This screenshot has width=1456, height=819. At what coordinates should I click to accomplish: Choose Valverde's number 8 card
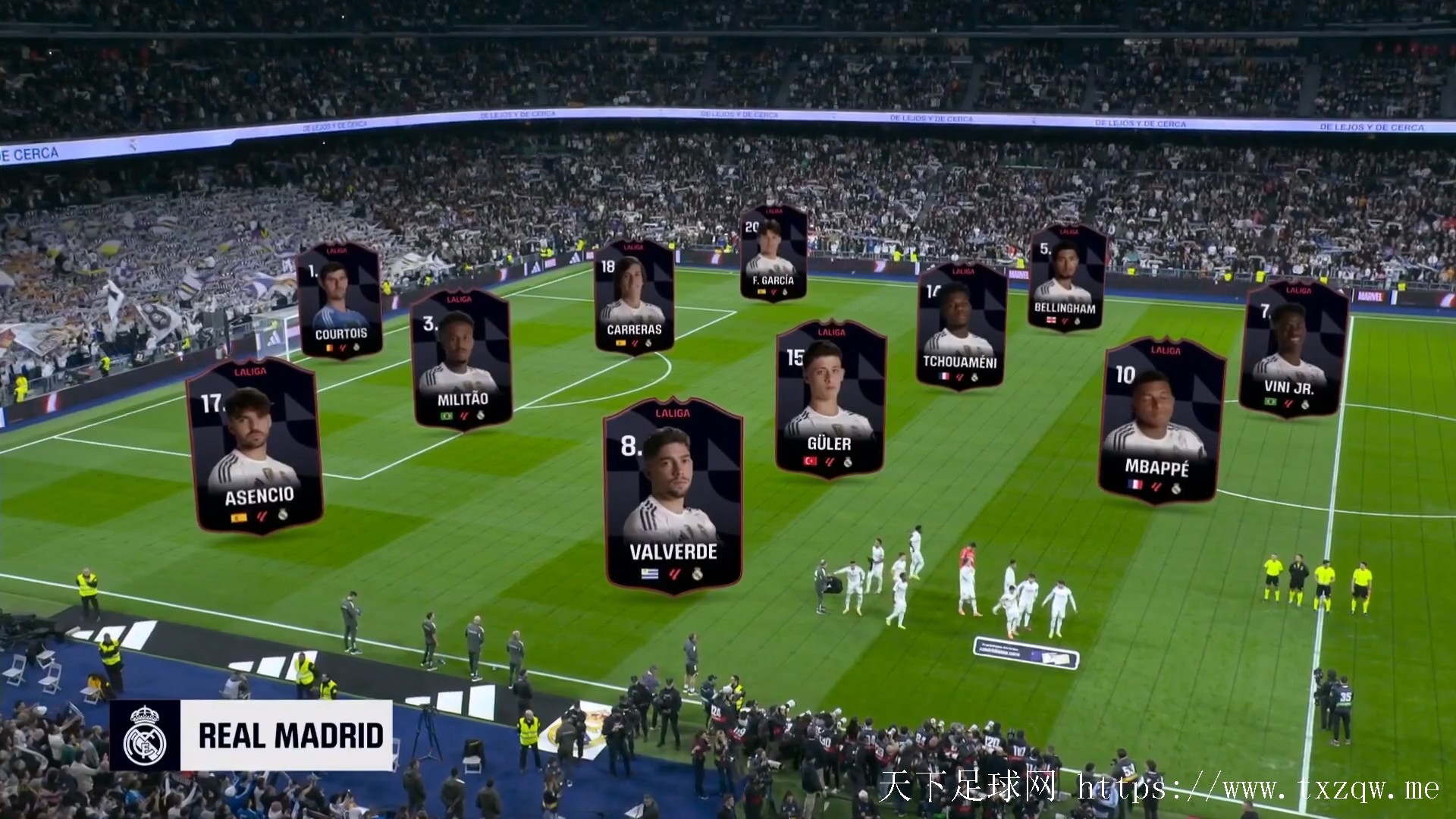(x=673, y=496)
